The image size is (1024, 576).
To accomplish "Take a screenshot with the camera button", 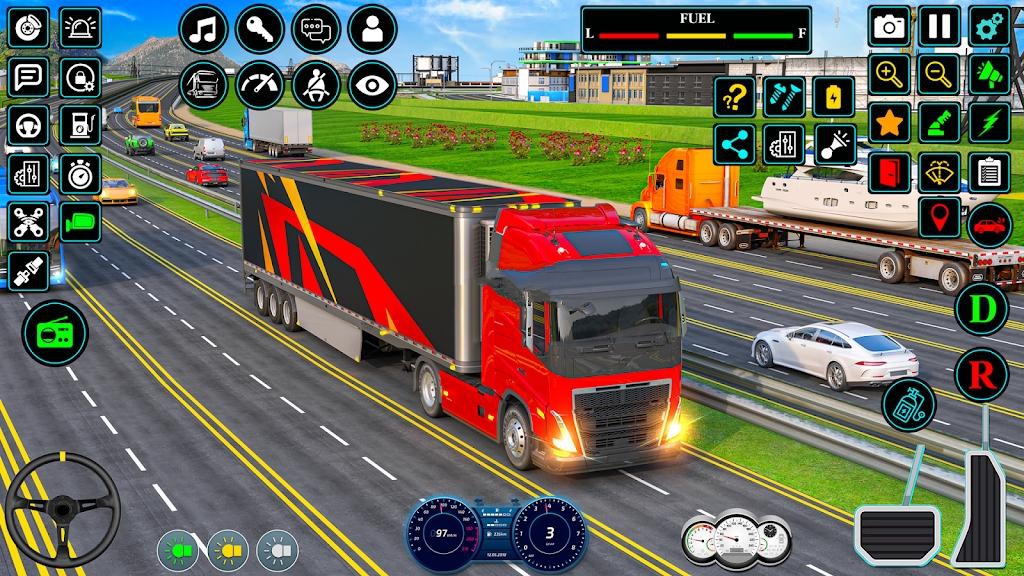I will tap(889, 27).
